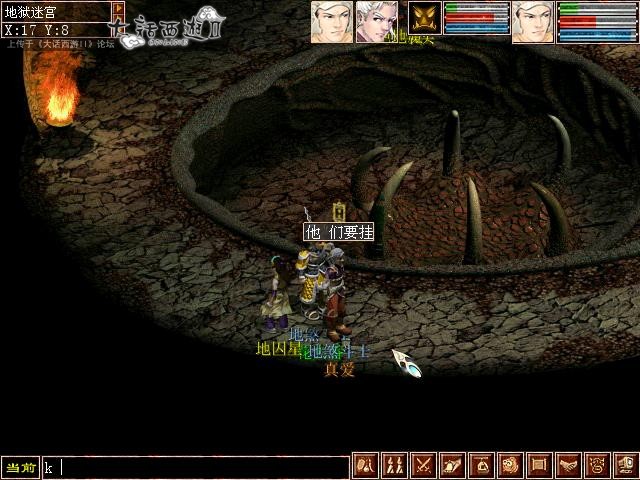
Task: Open the coiled rope knot icon
Action: [597, 466]
